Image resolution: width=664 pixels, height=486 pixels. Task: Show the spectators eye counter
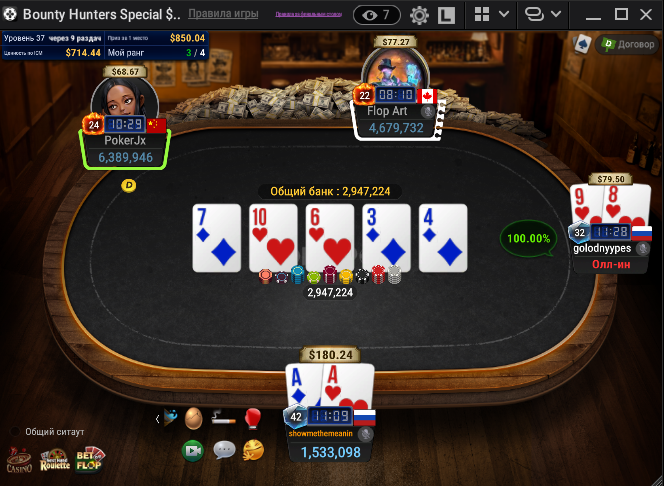point(377,15)
